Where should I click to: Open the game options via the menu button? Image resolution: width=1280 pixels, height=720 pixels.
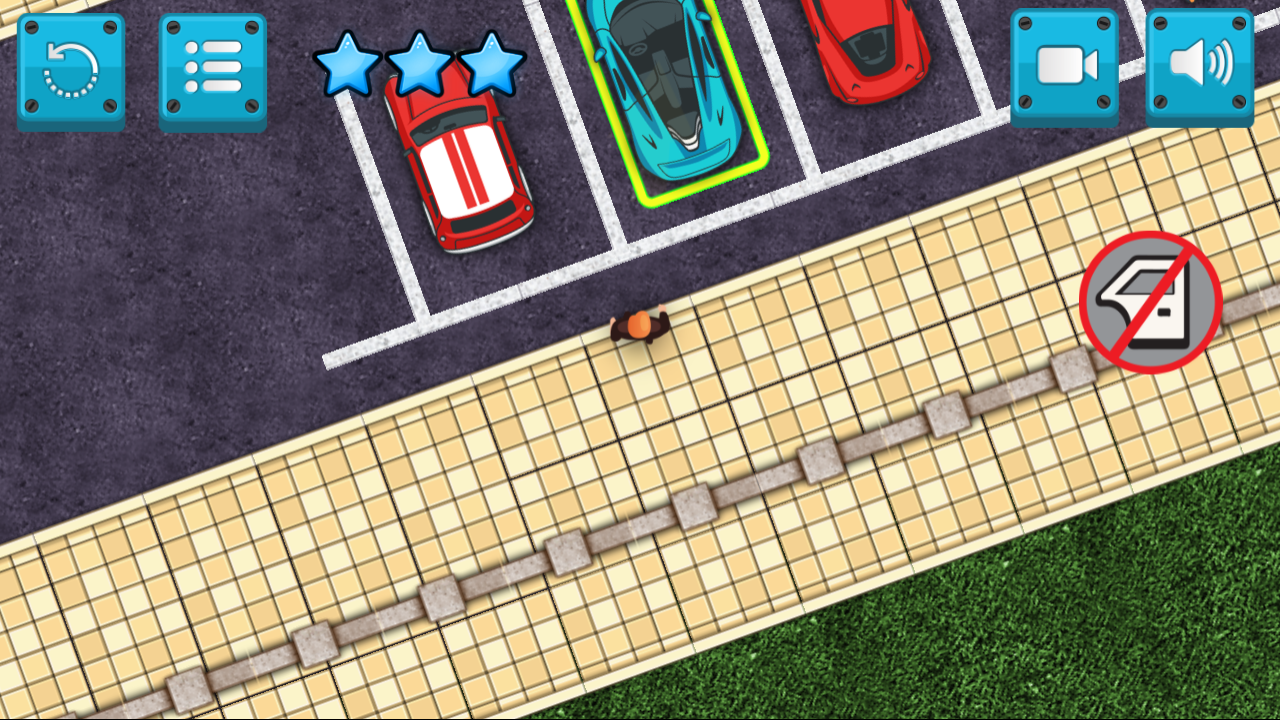click(x=211, y=65)
